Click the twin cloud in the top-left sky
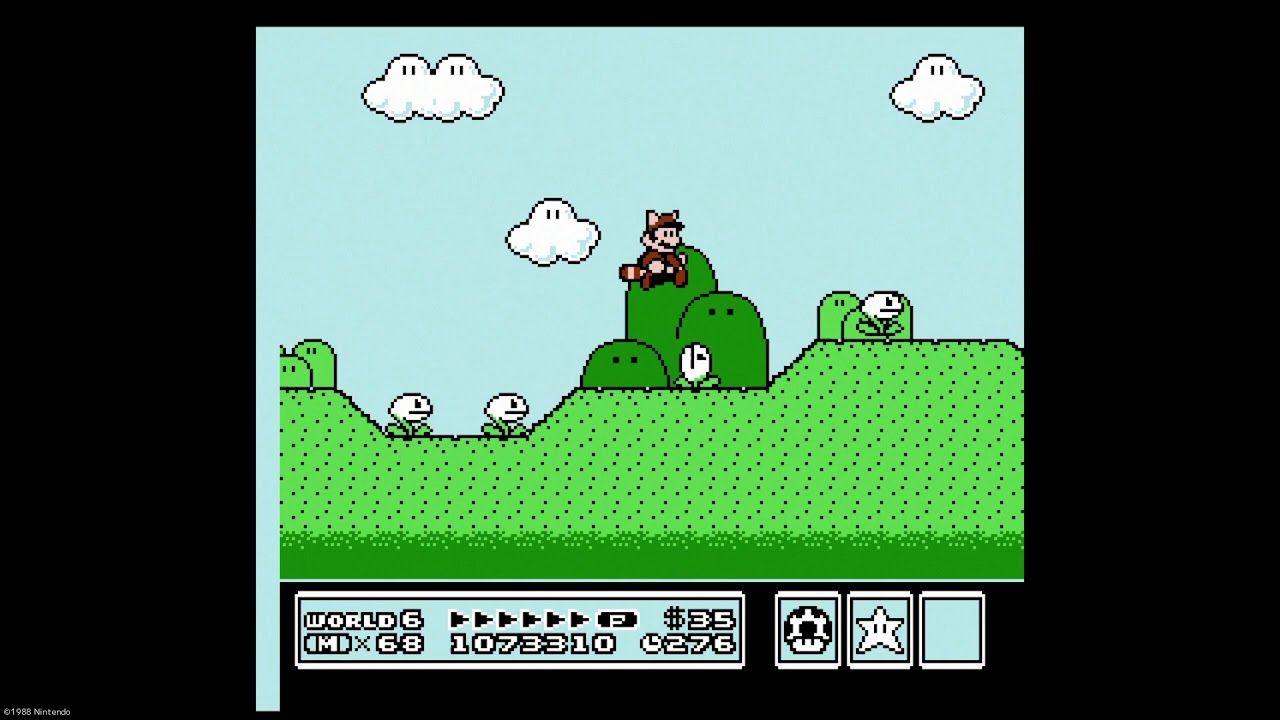 tap(430, 88)
